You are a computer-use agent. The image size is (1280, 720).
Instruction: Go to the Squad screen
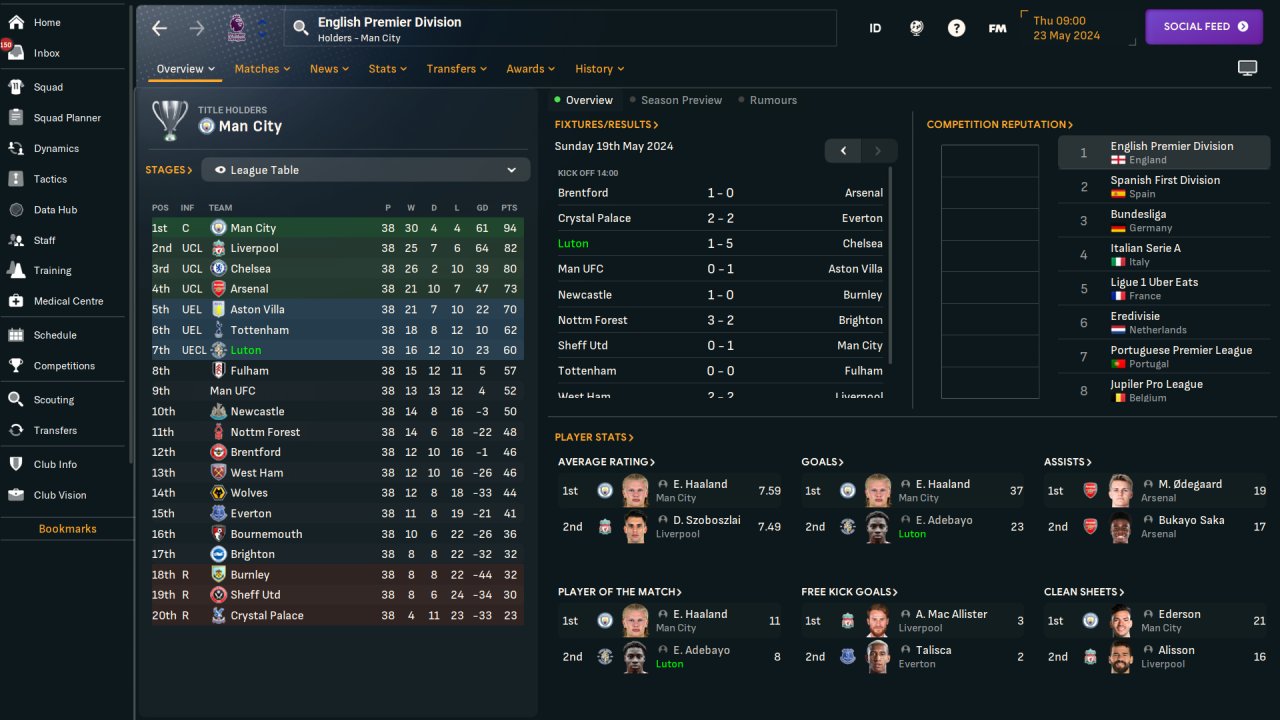coord(48,87)
